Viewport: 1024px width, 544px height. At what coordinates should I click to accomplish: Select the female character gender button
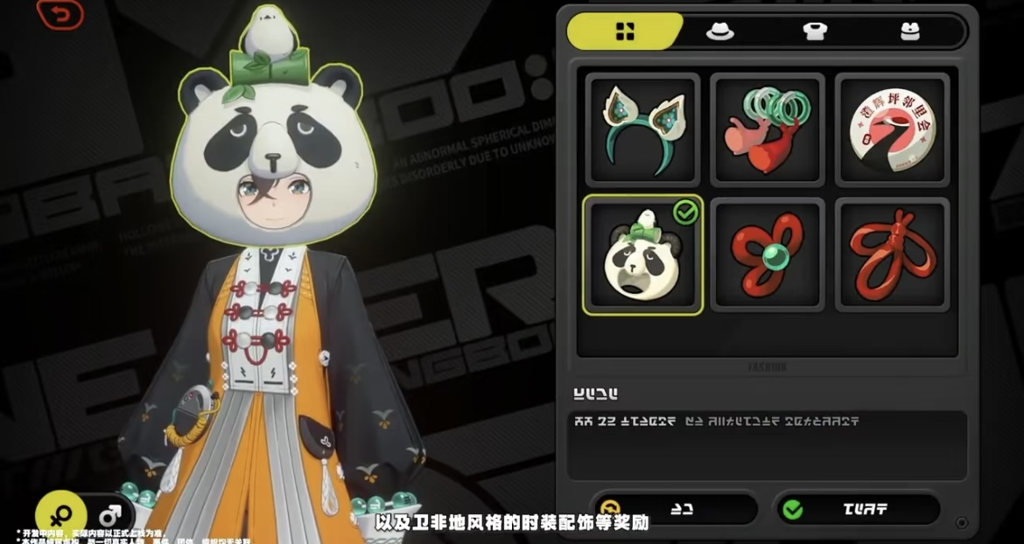tap(60, 516)
